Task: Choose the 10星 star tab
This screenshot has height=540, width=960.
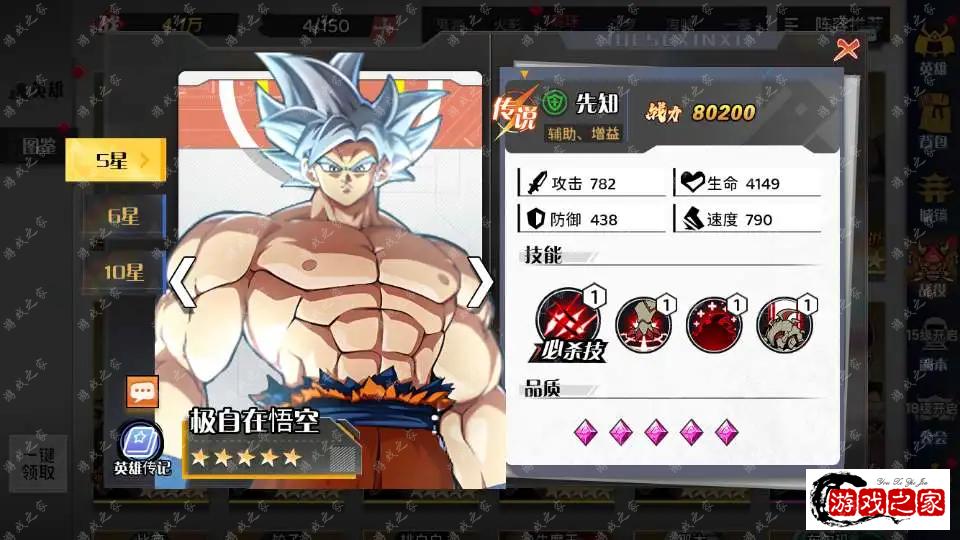Action: tap(124, 271)
